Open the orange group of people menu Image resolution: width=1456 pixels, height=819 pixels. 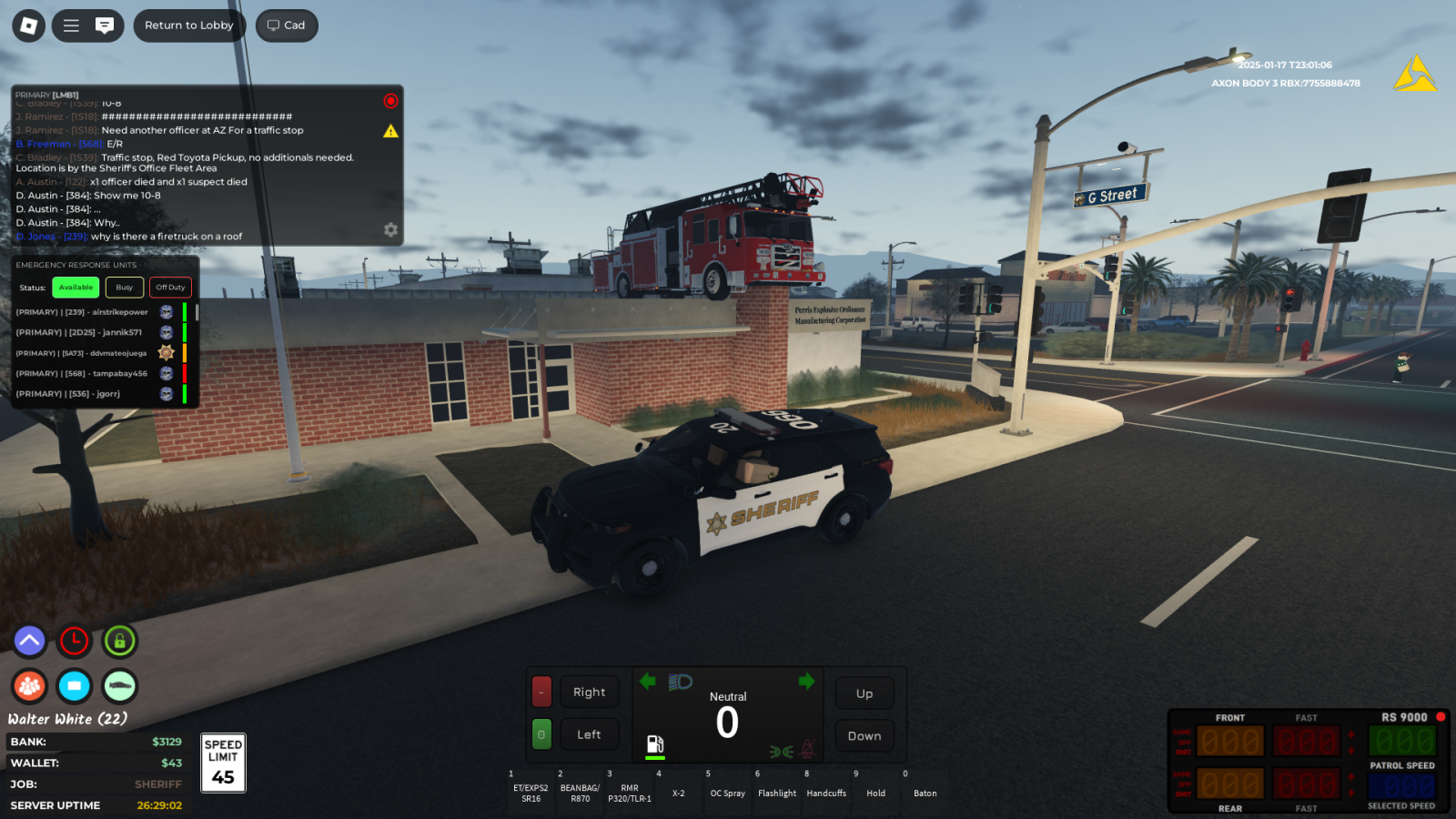pos(29,686)
